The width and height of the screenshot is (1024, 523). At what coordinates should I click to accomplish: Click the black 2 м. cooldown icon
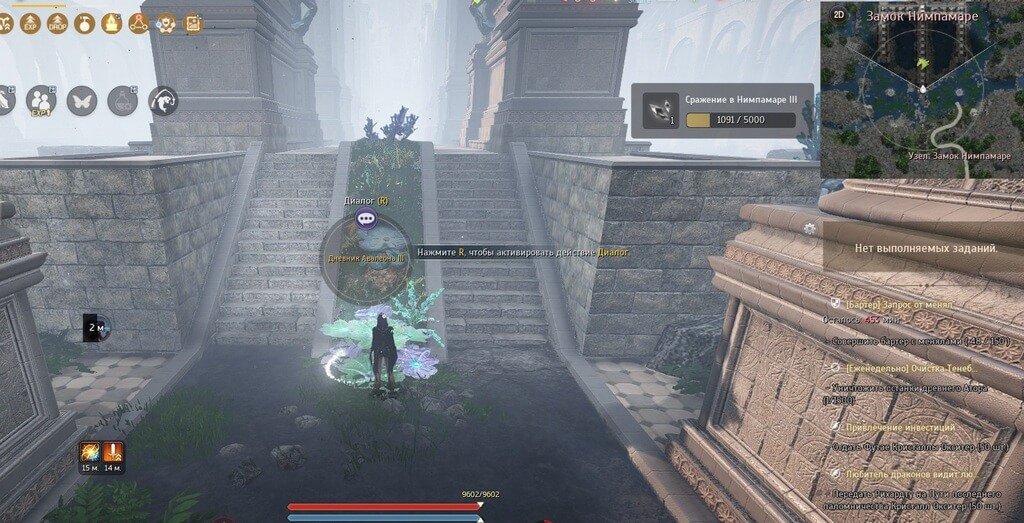(95, 326)
